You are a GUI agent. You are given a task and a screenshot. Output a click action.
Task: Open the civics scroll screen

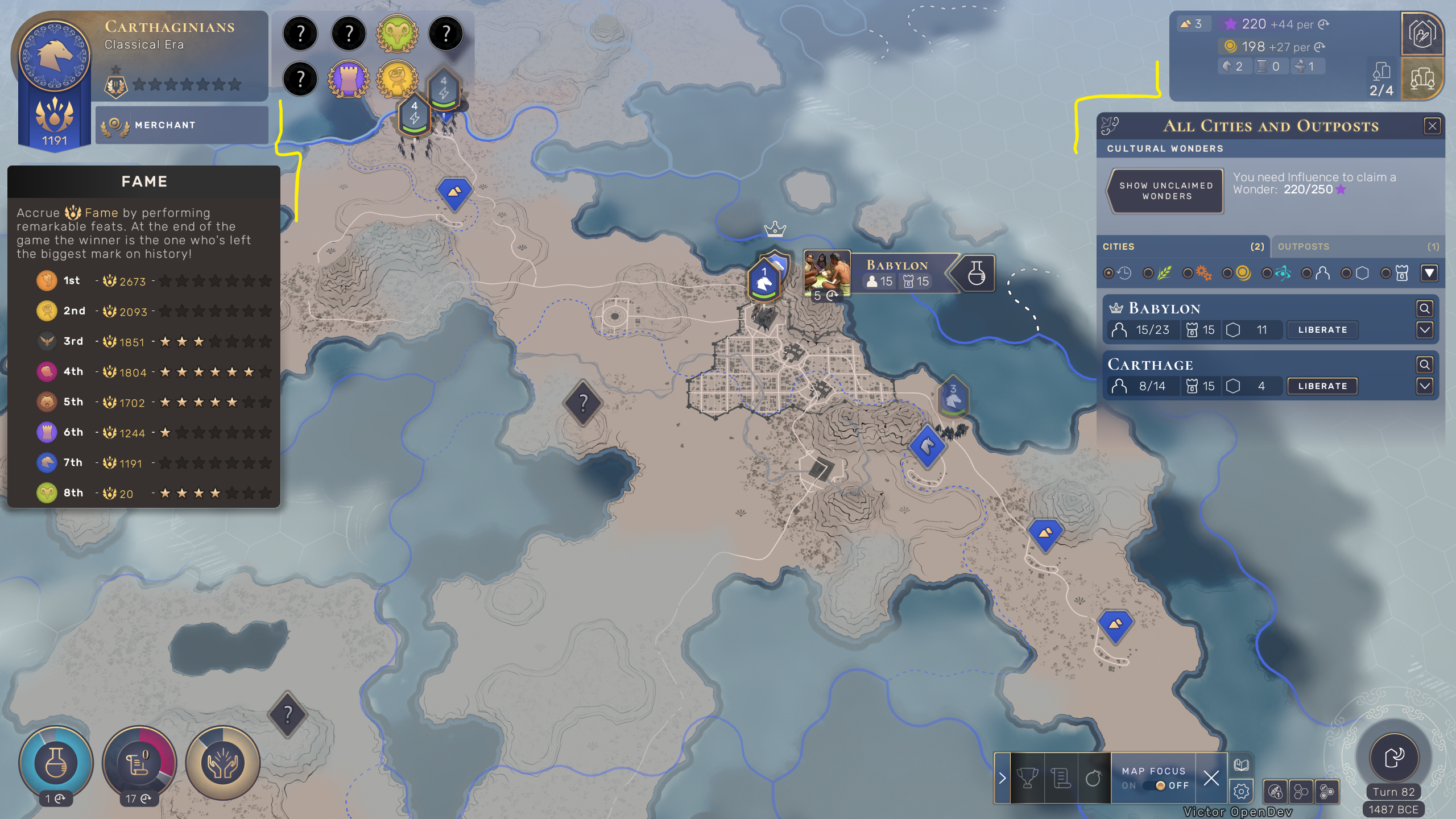[139, 763]
